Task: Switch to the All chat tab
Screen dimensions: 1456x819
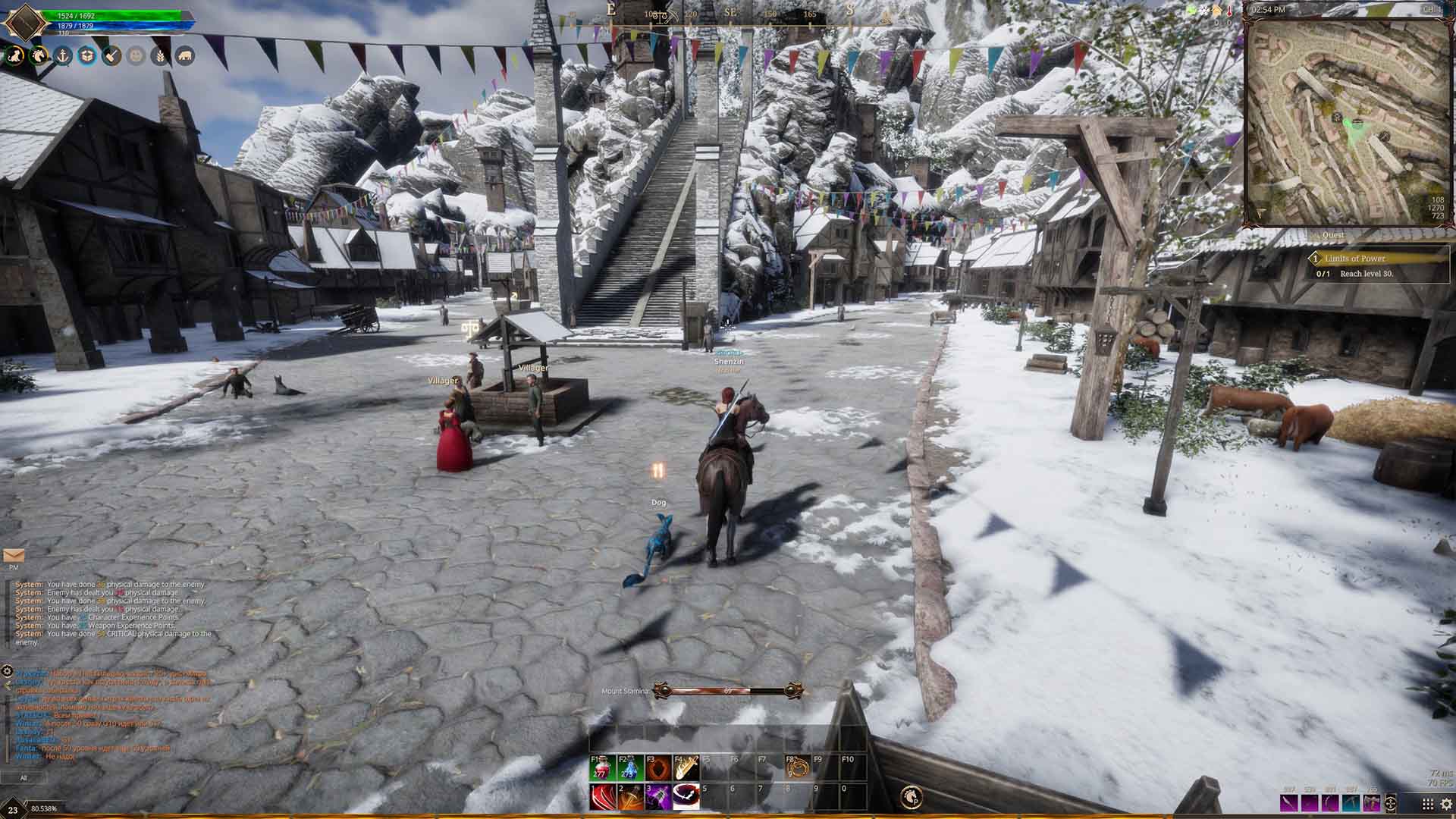Action: coord(24,777)
